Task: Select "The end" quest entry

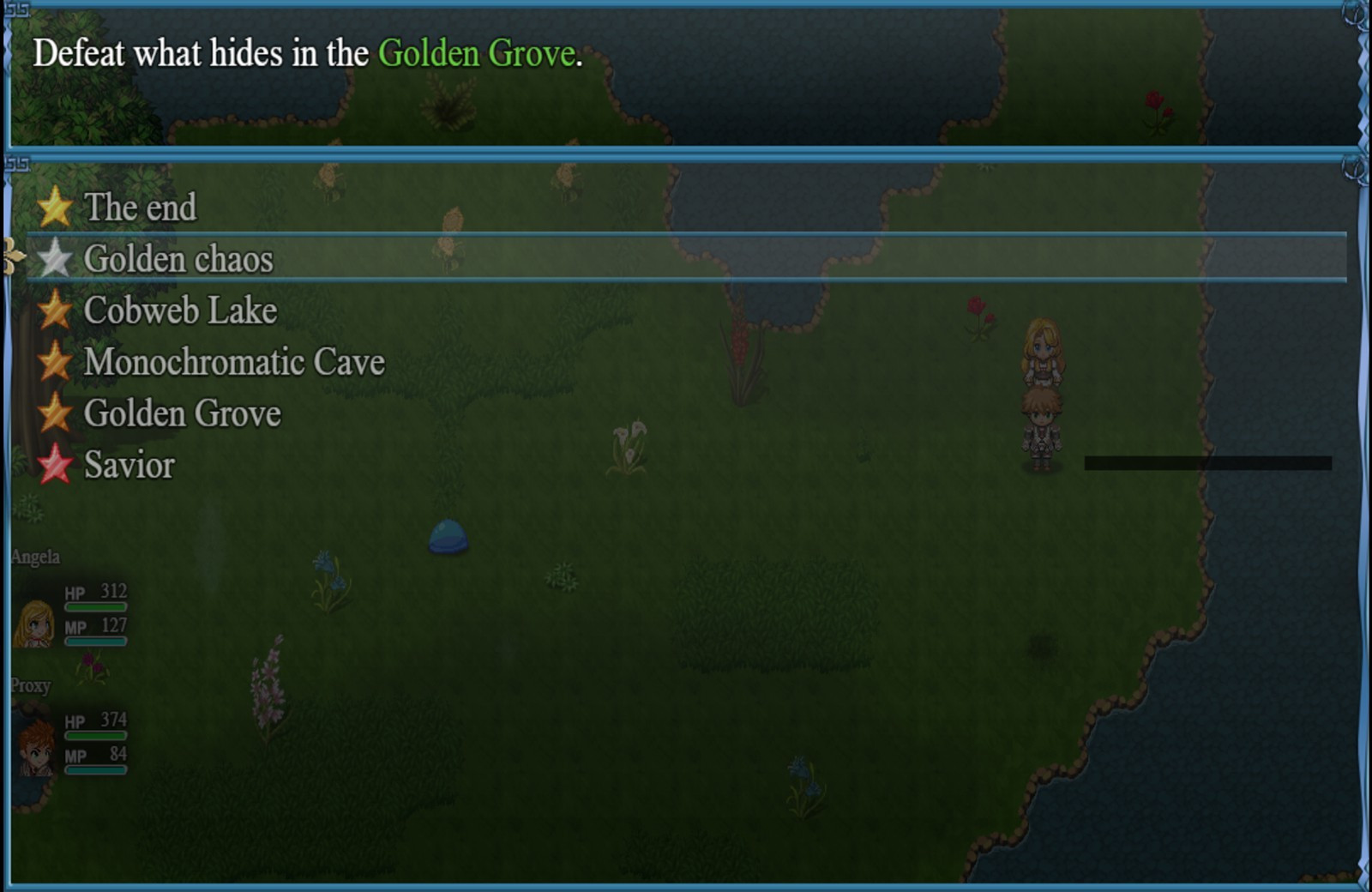Action: (141, 208)
